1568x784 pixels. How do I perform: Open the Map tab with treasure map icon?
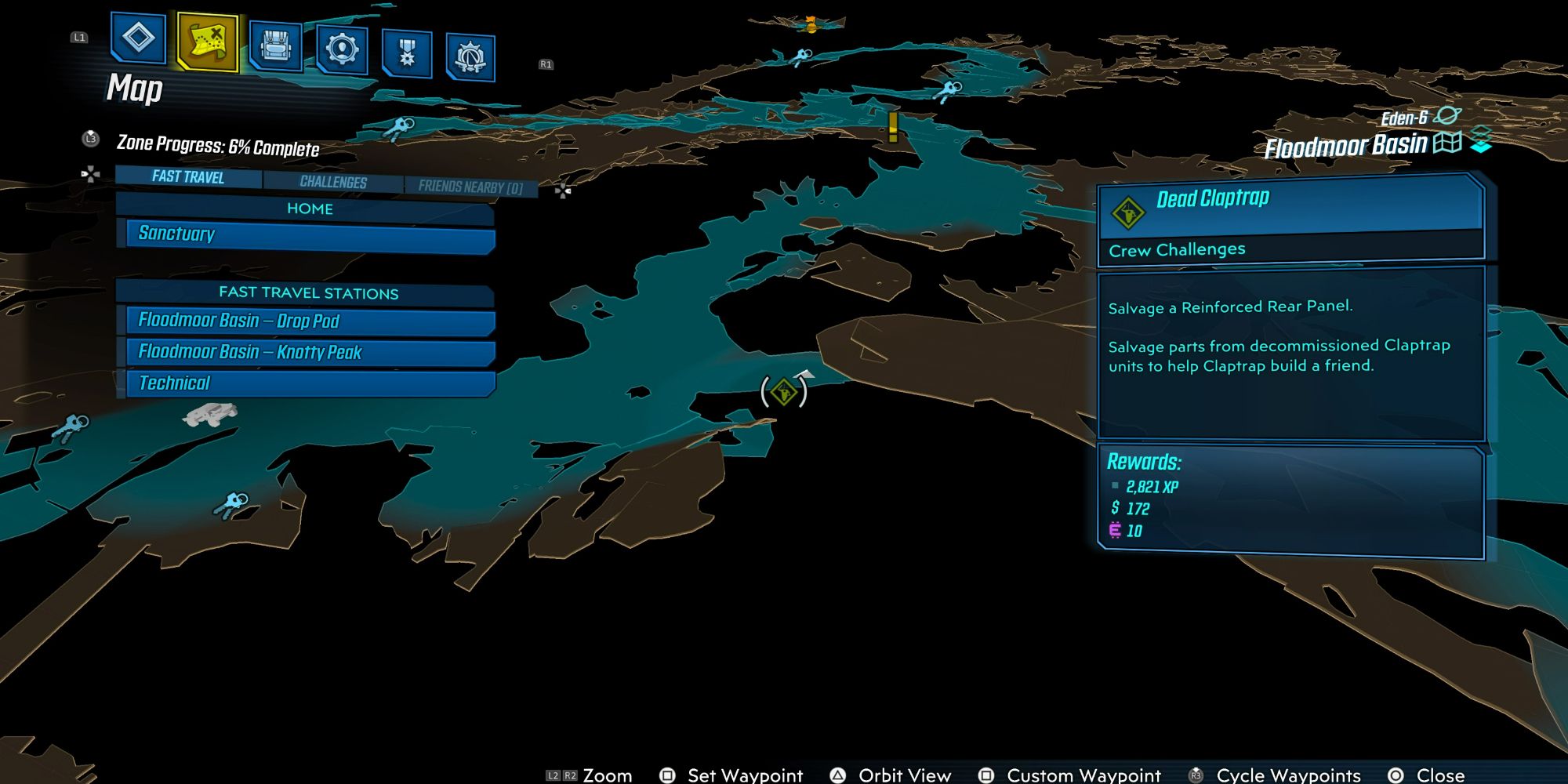[x=208, y=42]
